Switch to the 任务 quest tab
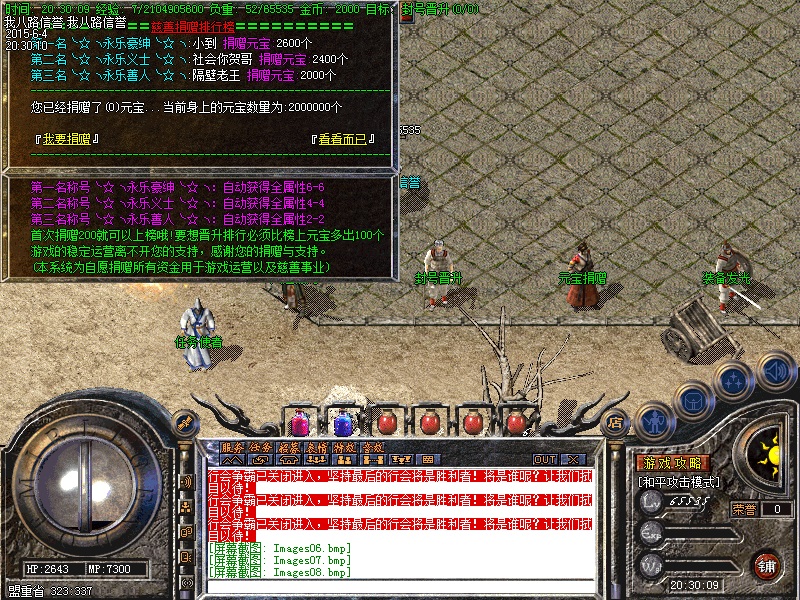The image size is (800, 600). 260,448
